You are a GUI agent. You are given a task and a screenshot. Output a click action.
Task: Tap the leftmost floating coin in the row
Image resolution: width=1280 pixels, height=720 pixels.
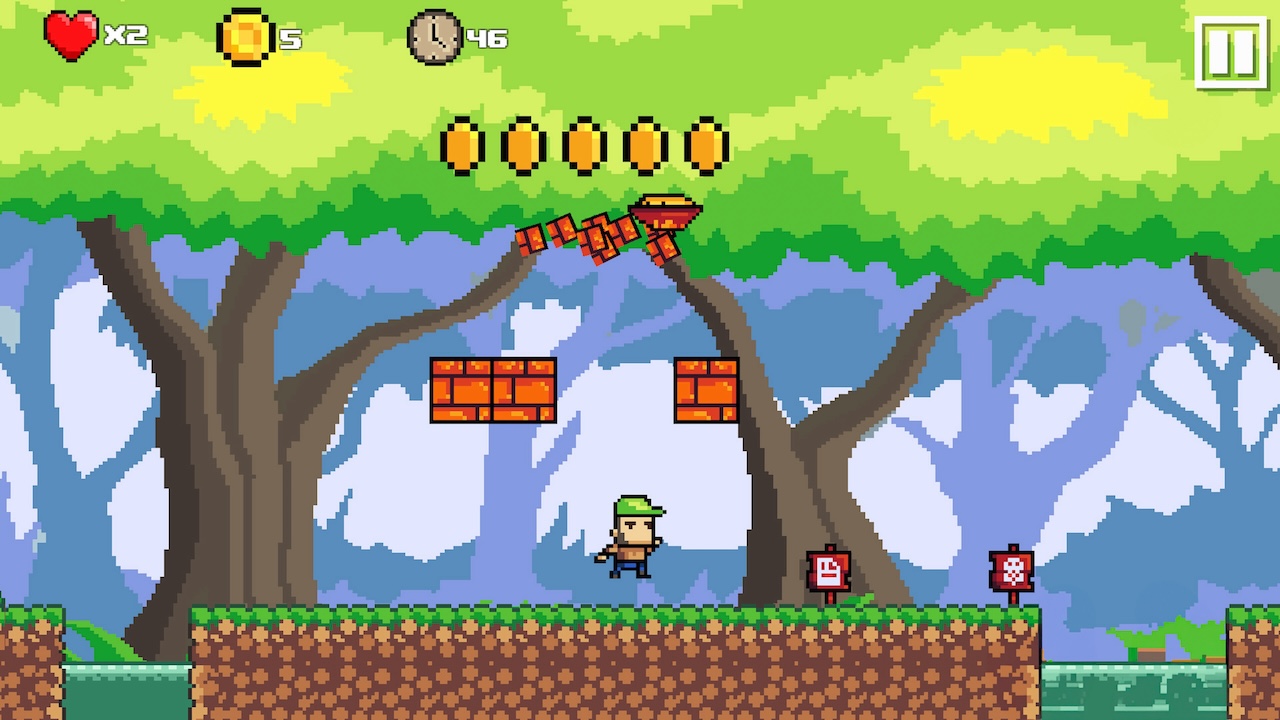point(461,145)
